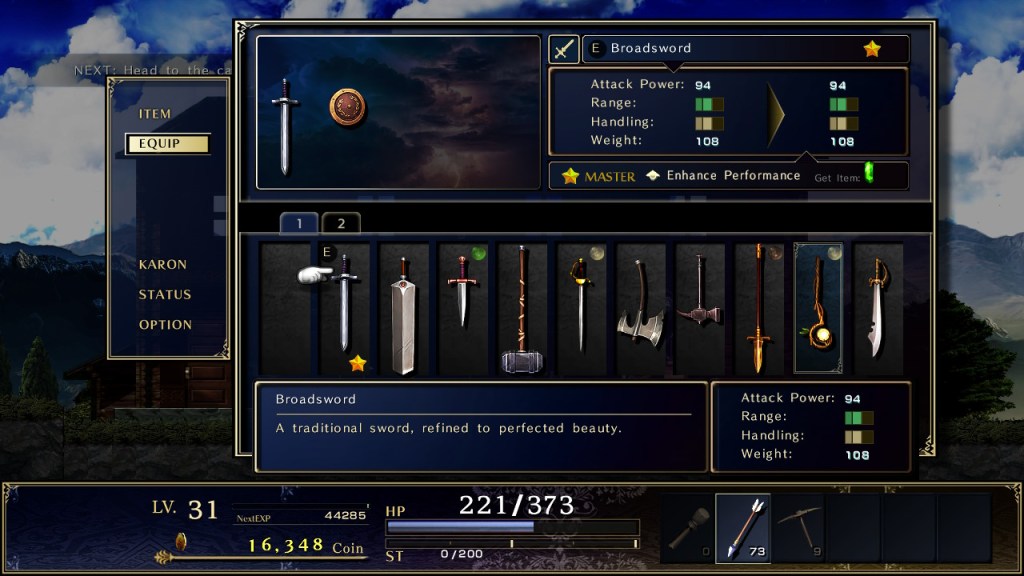The height and width of the screenshot is (576, 1024).
Task: Select the curved cutlass blade
Action: (x=877, y=308)
